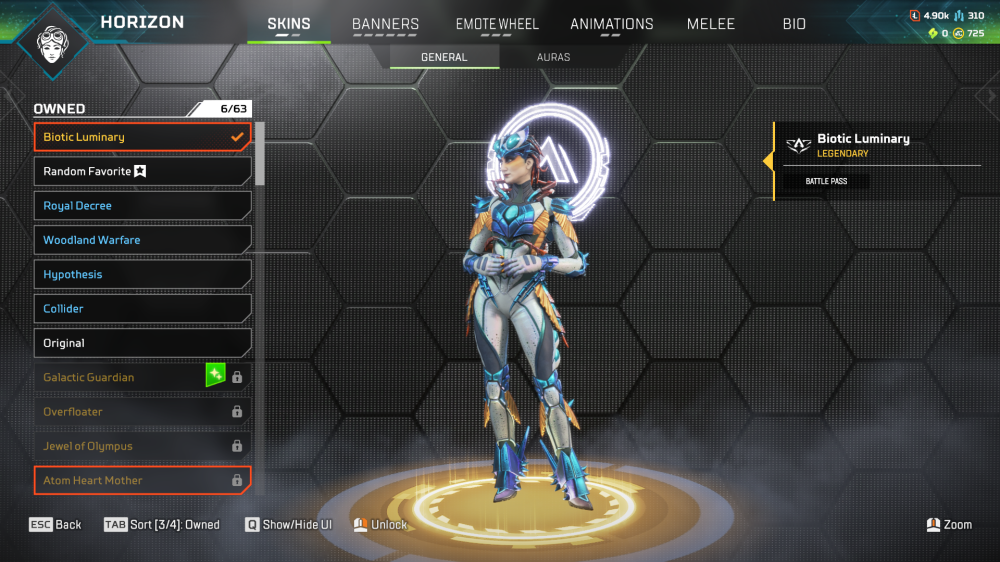1000x562 pixels.
Task: Go to the Animations tab
Action: pos(611,24)
